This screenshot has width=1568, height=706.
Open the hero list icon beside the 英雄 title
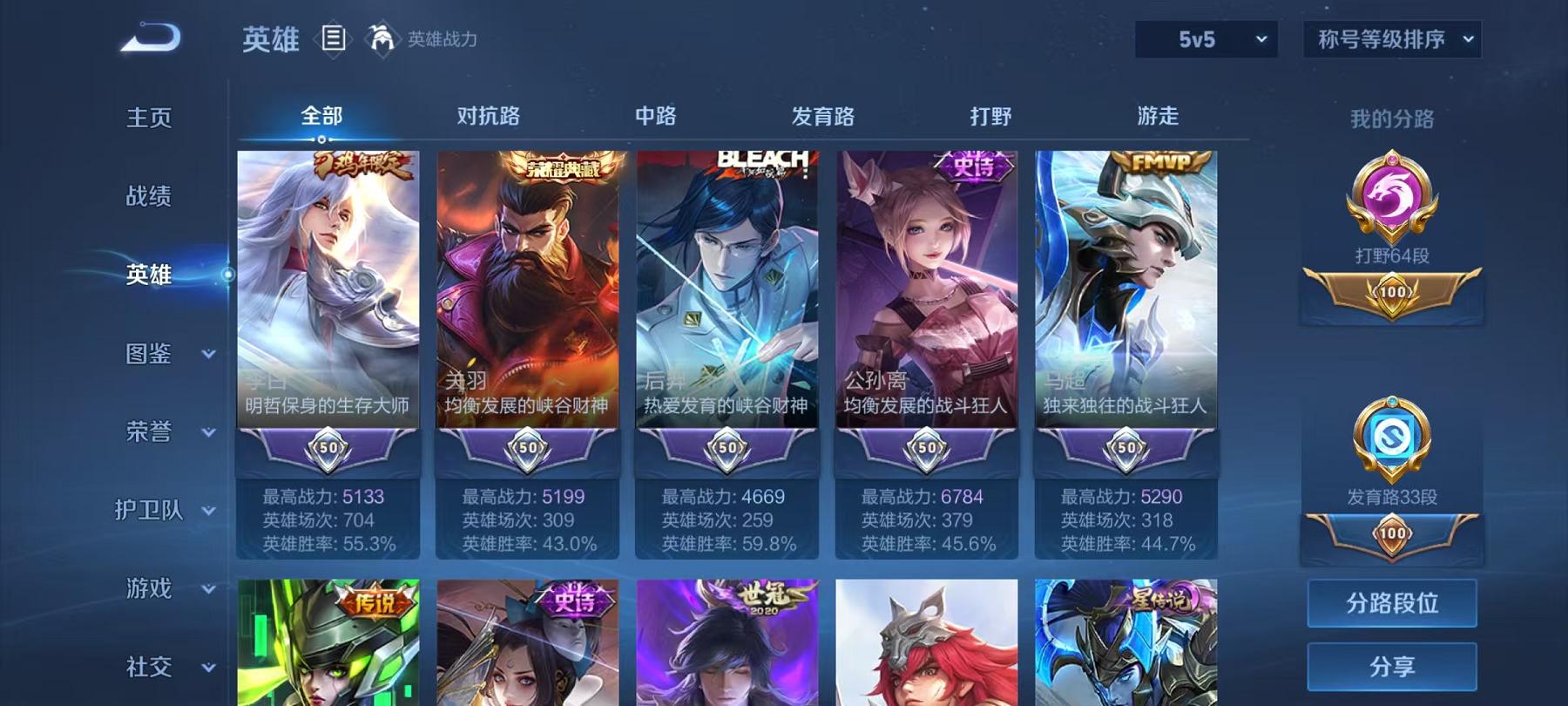pyautogui.click(x=331, y=37)
